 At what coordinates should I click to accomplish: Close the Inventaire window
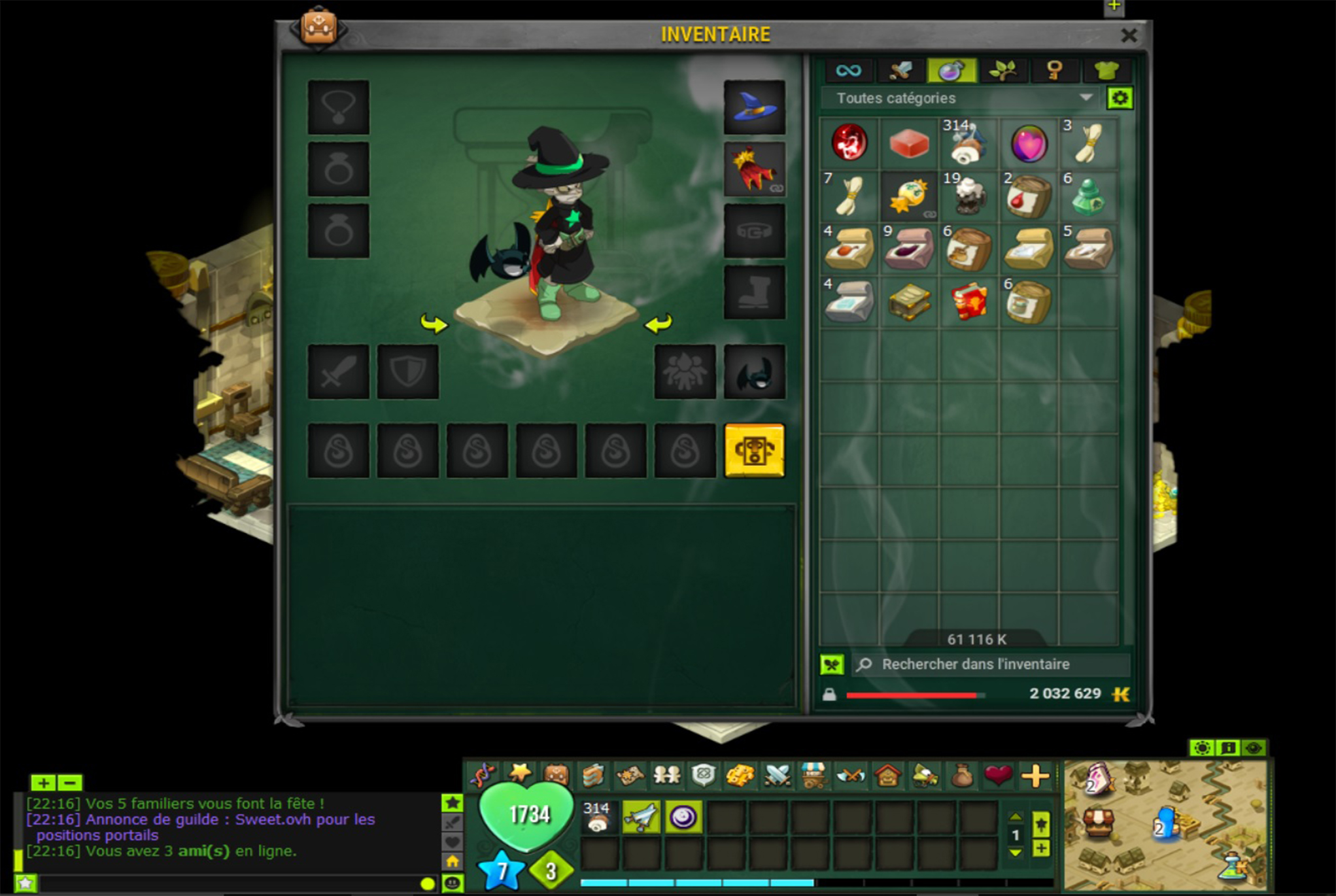coord(1129,35)
